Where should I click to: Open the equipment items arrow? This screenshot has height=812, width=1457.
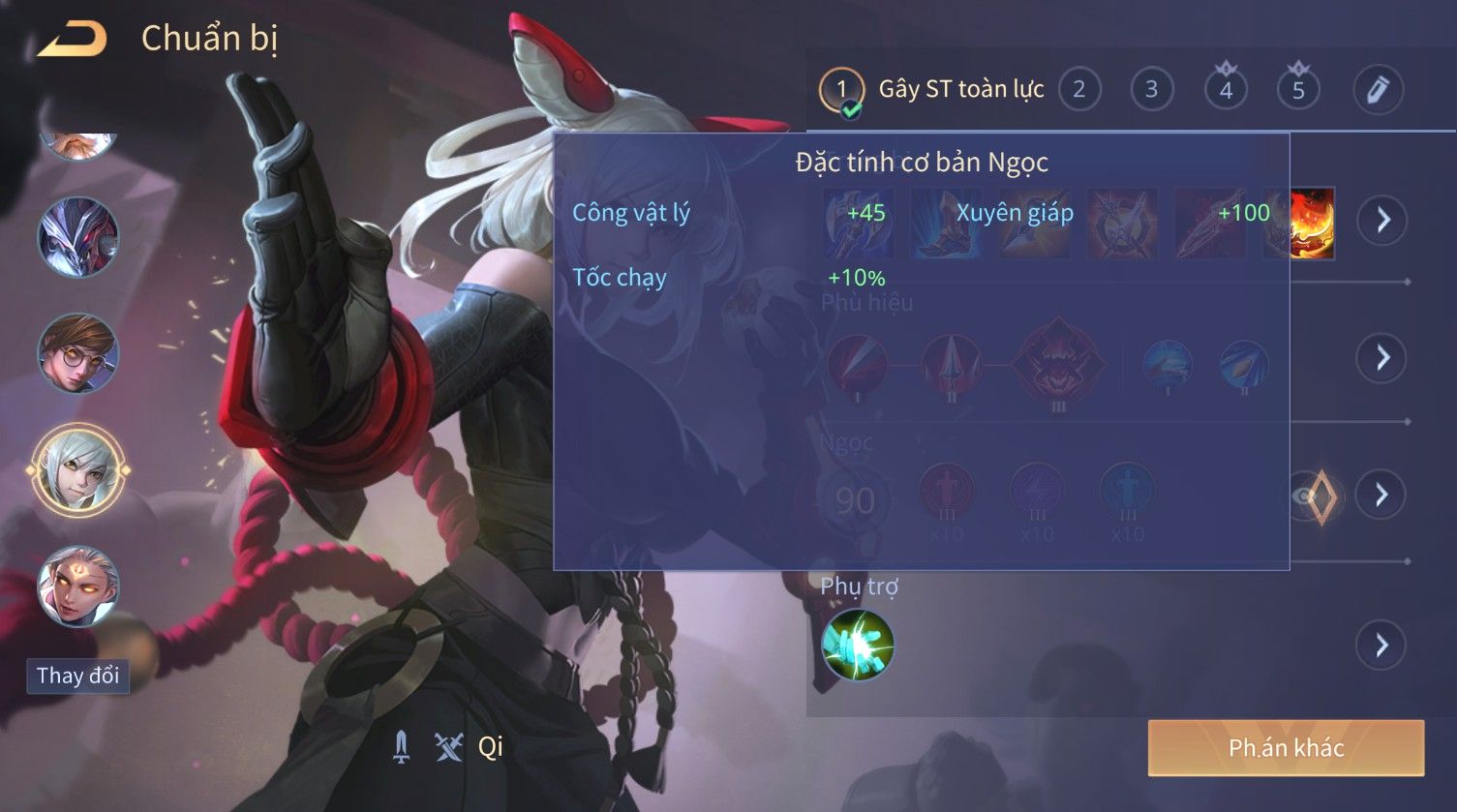click(1382, 221)
